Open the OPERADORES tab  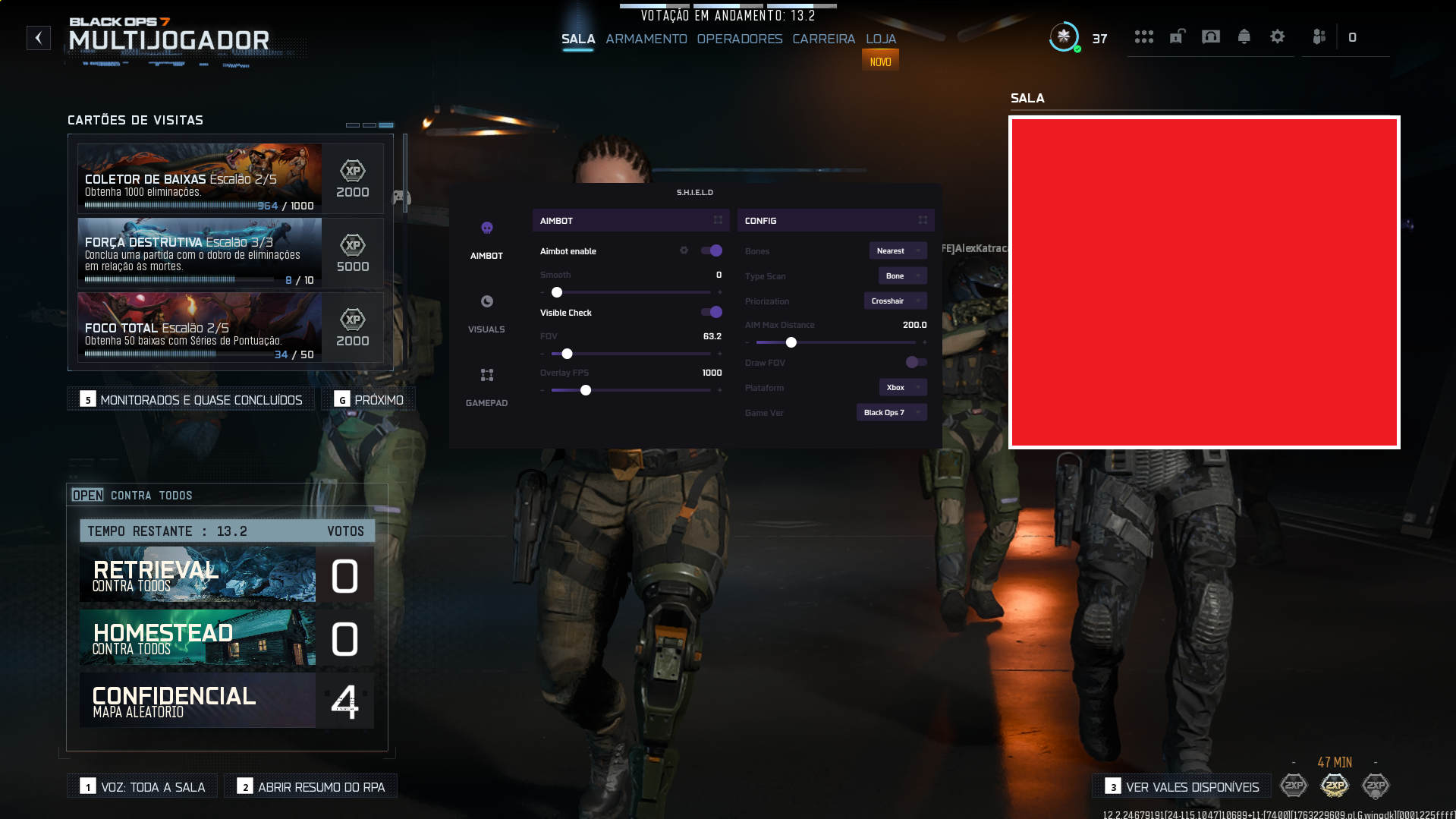pyautogui.click(x=739, y=39)
